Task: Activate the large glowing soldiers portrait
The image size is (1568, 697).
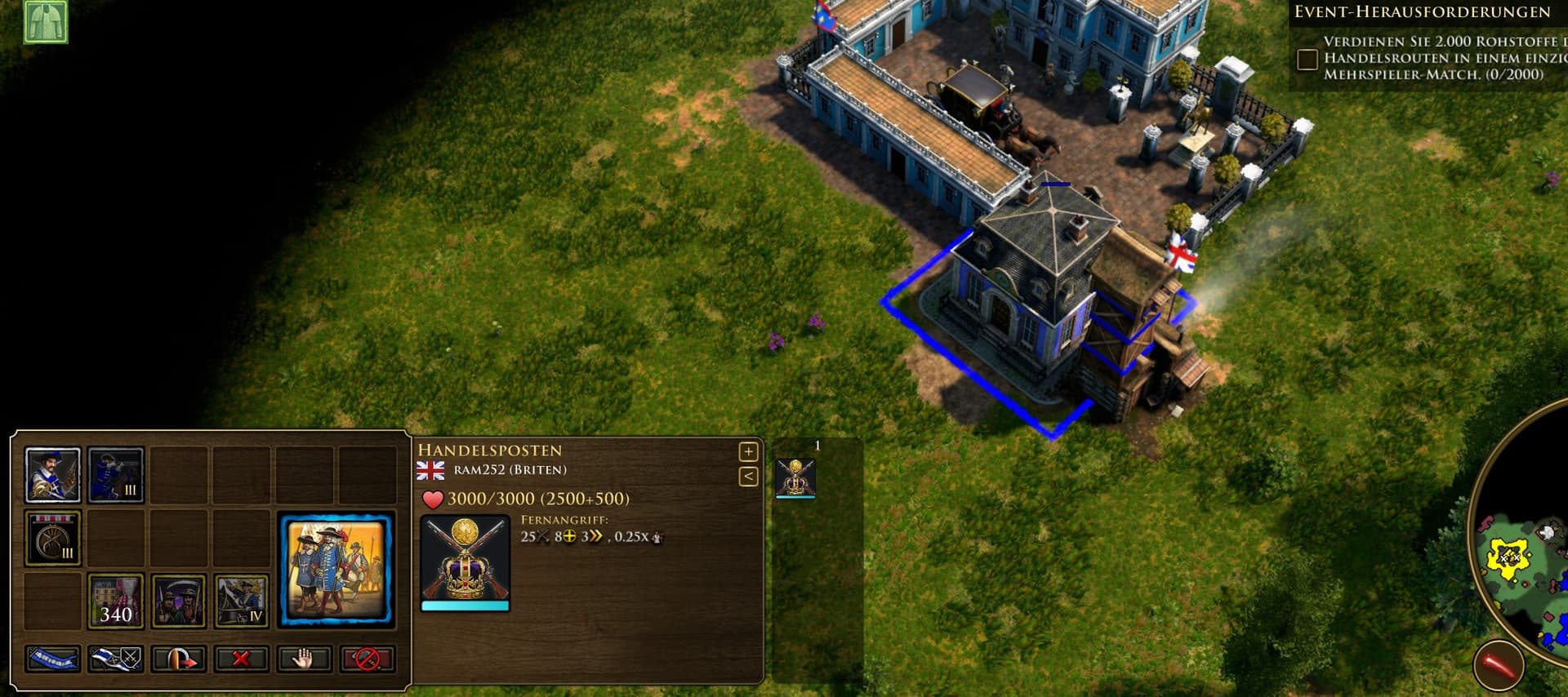Action: click(x=336, y=570)
